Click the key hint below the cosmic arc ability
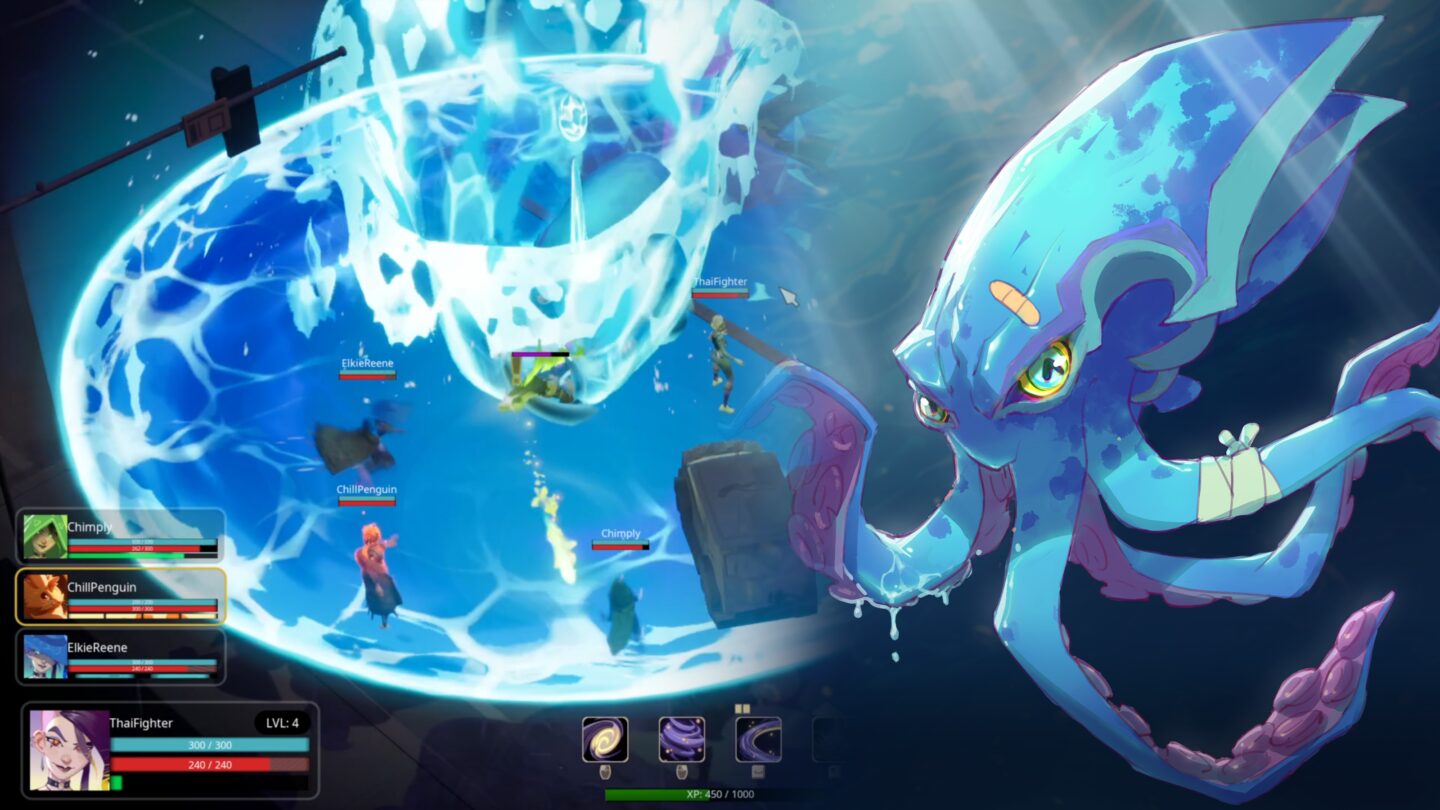The height and width of the screenshot is (810, 1440). click(759, 772)
